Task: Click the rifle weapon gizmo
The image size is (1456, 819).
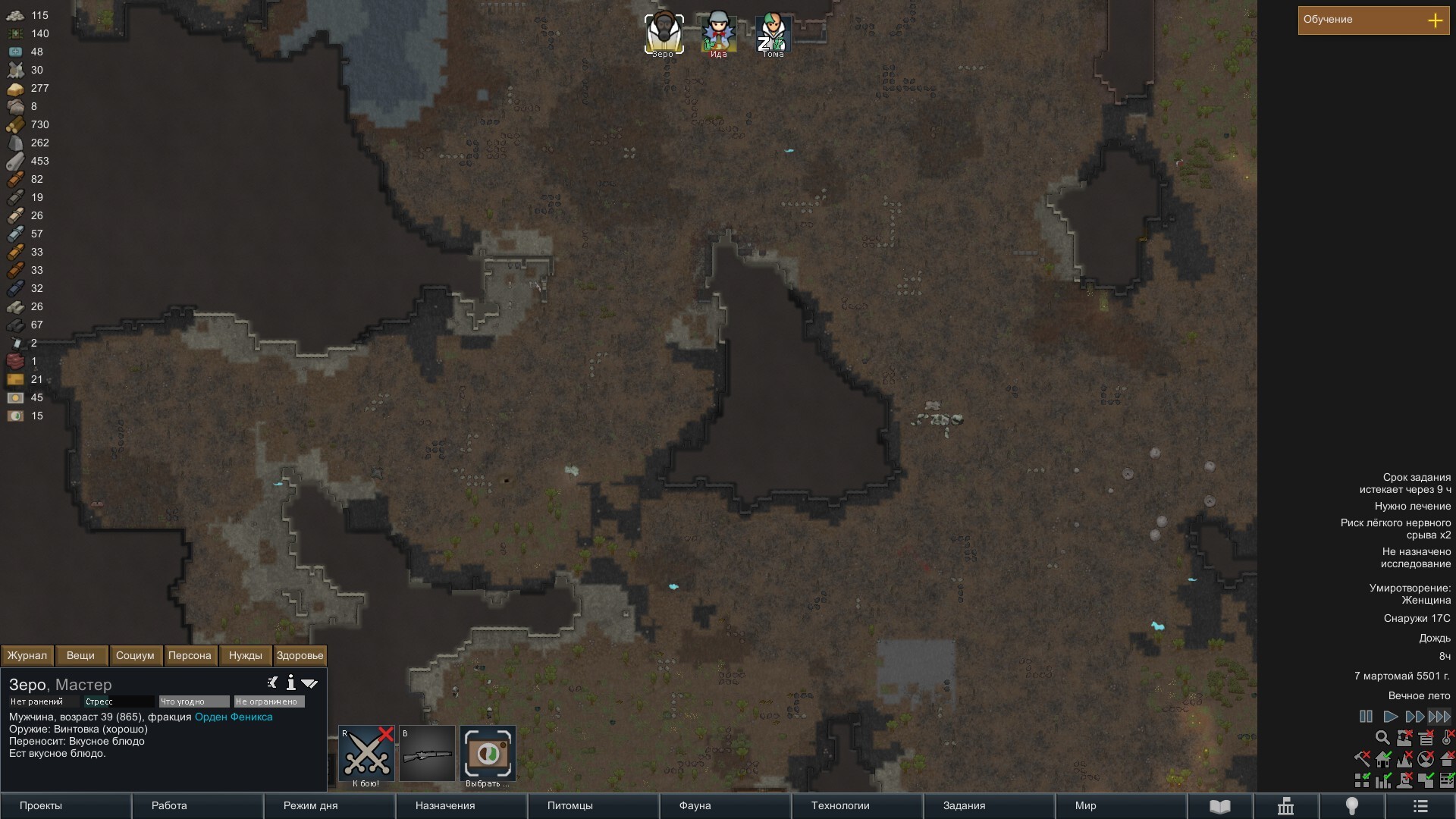Action: point(427,754)
